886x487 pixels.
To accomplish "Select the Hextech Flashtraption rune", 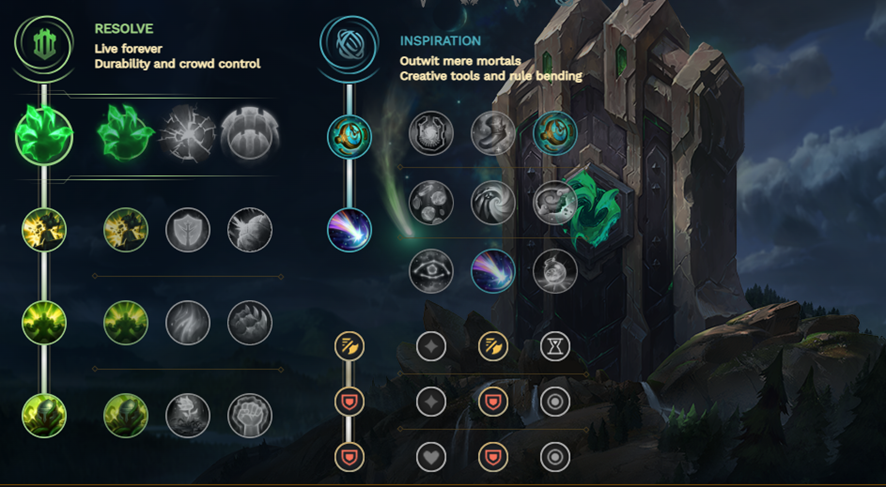I will (431, 133).
